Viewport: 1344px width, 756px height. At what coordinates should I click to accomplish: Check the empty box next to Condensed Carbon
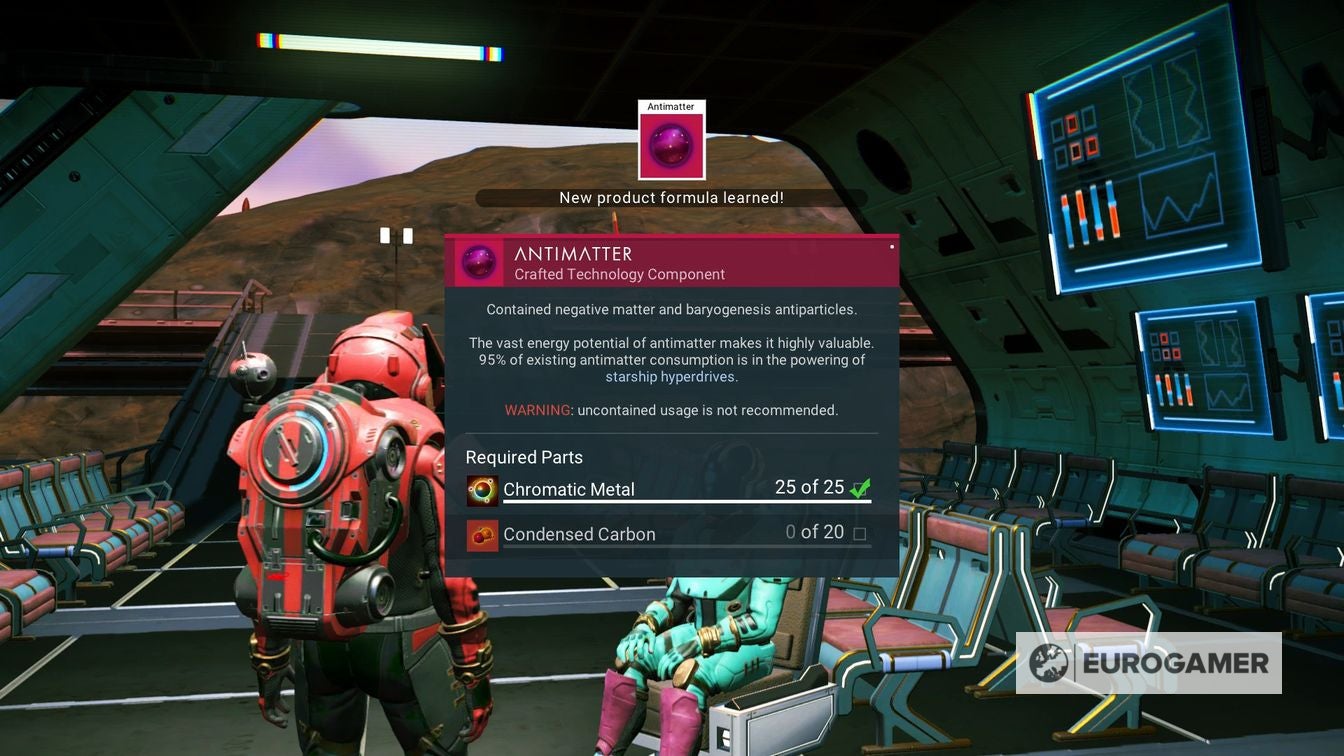point(861,534)
